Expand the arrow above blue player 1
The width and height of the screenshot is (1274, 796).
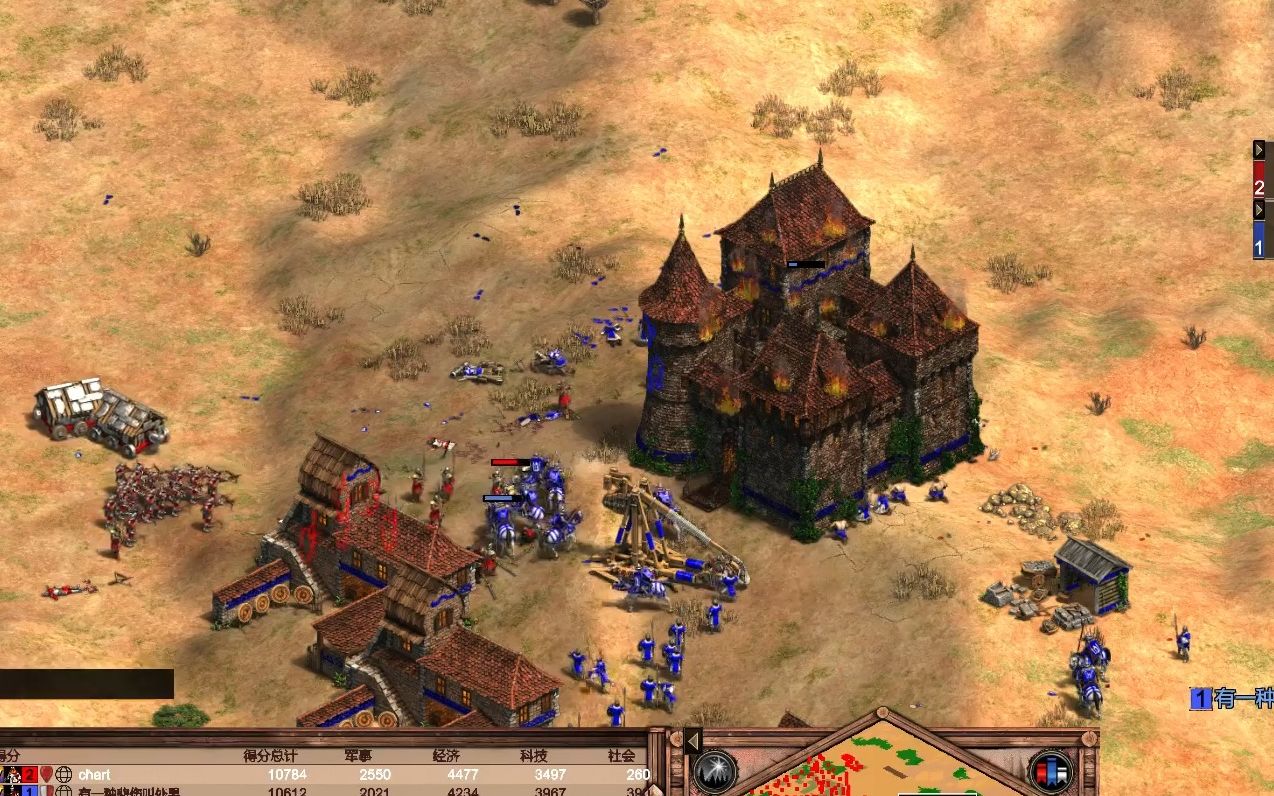click(1259, 210)
